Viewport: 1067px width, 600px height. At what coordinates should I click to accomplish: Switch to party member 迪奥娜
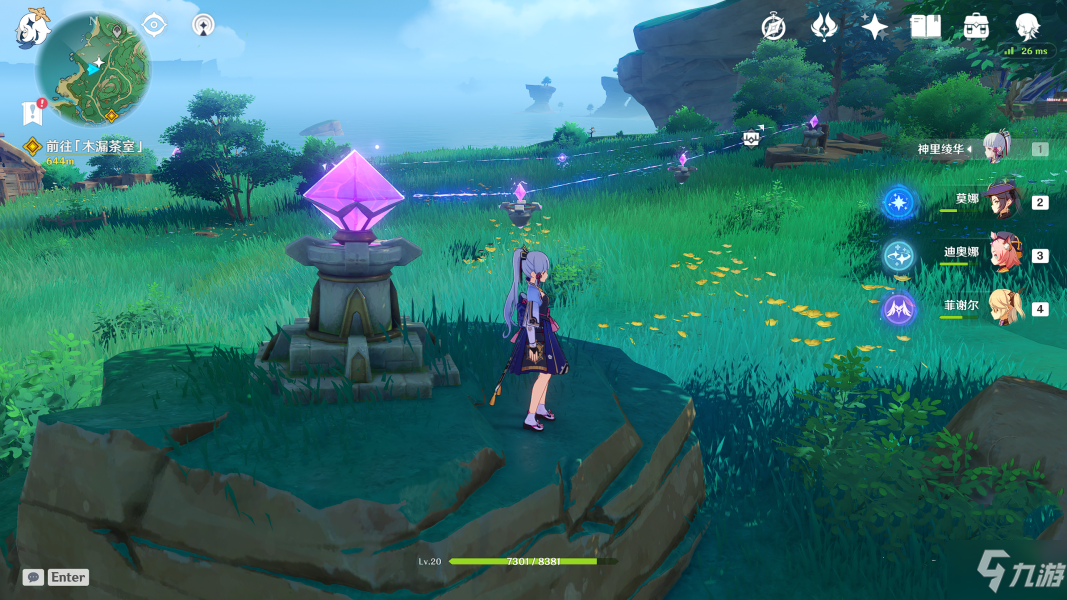pos(1003,255)
